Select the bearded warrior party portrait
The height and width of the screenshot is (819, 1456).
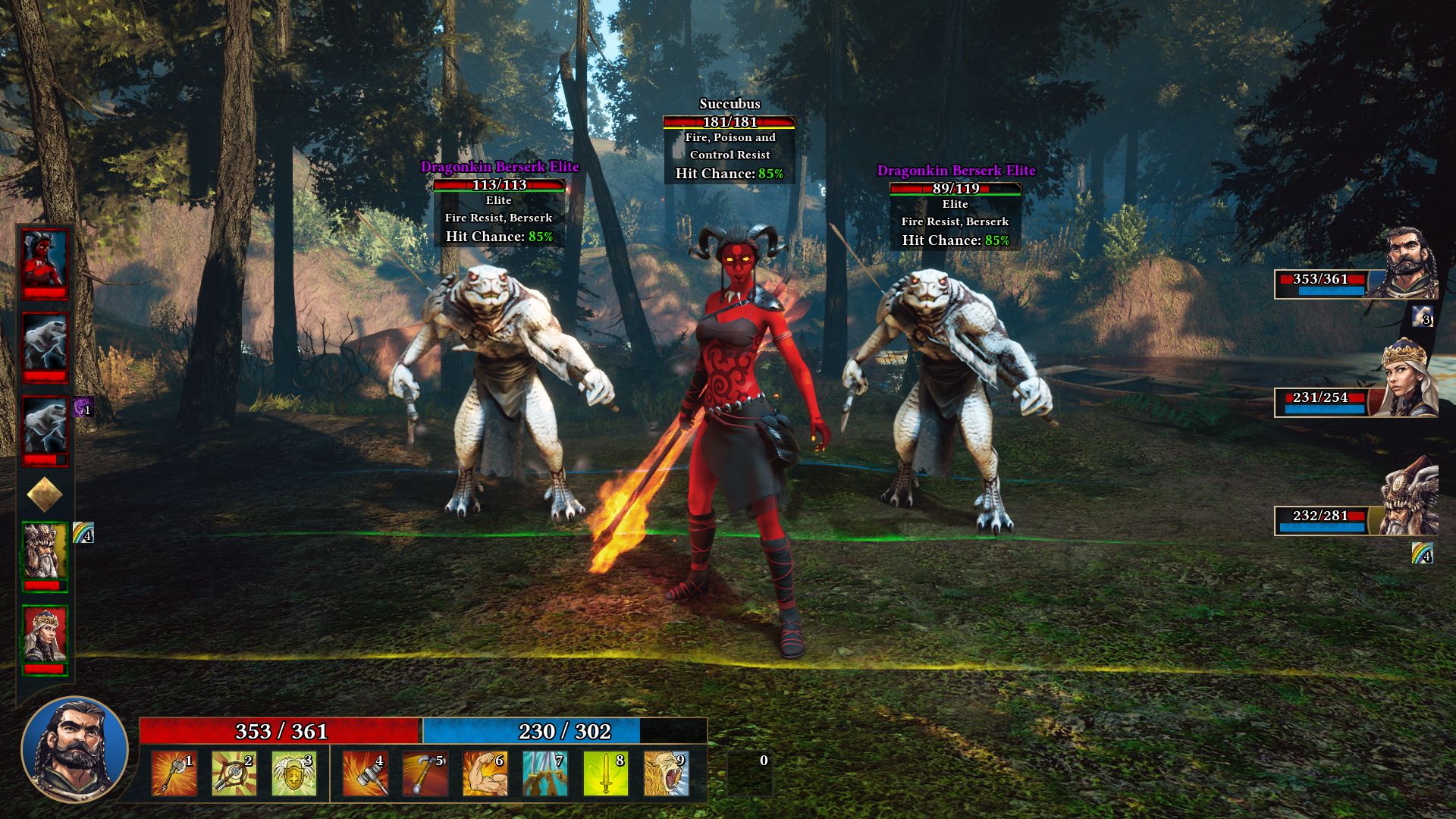click(x=1410, y=263)
